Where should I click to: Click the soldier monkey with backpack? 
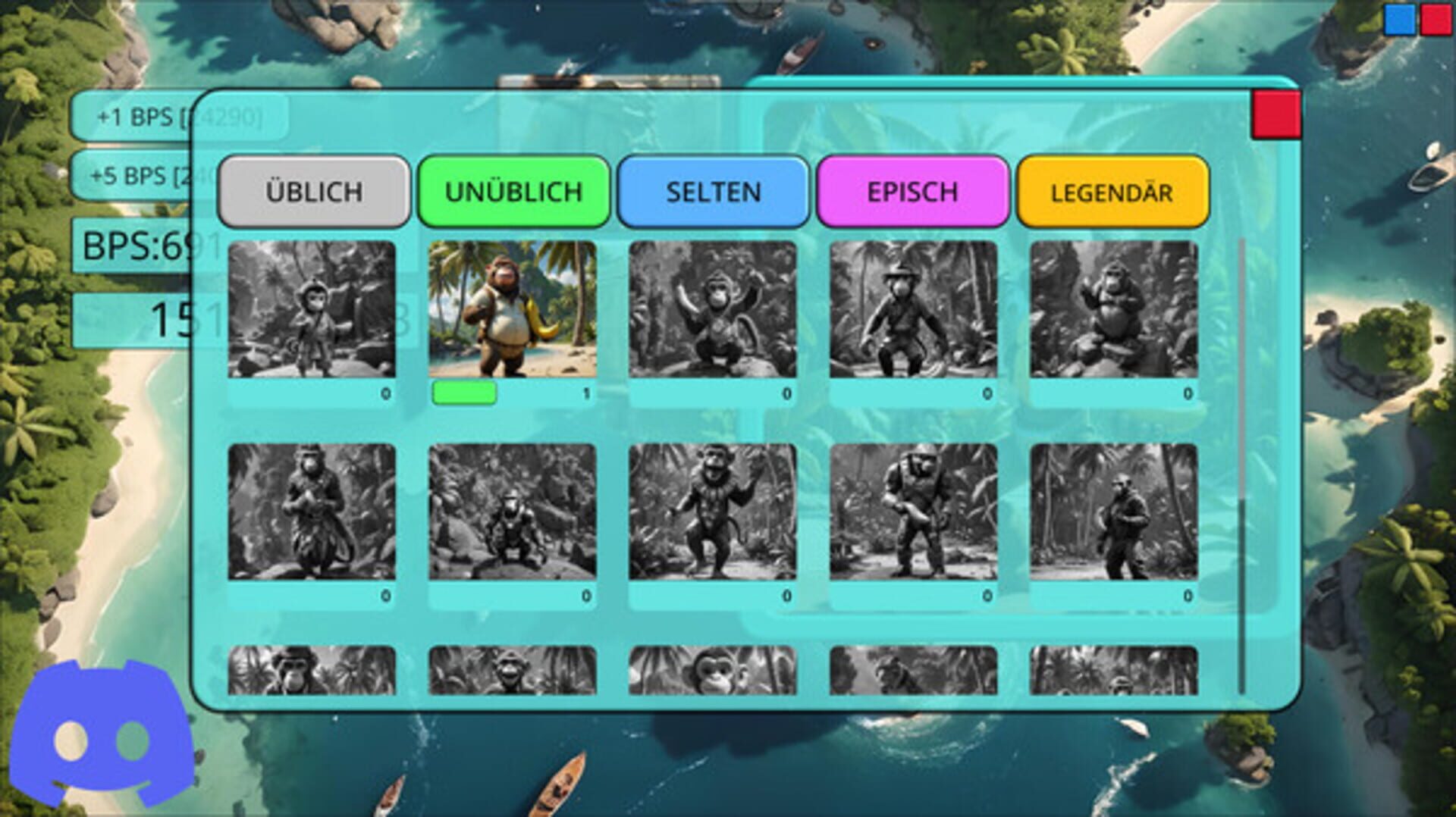tap(914, 512)
